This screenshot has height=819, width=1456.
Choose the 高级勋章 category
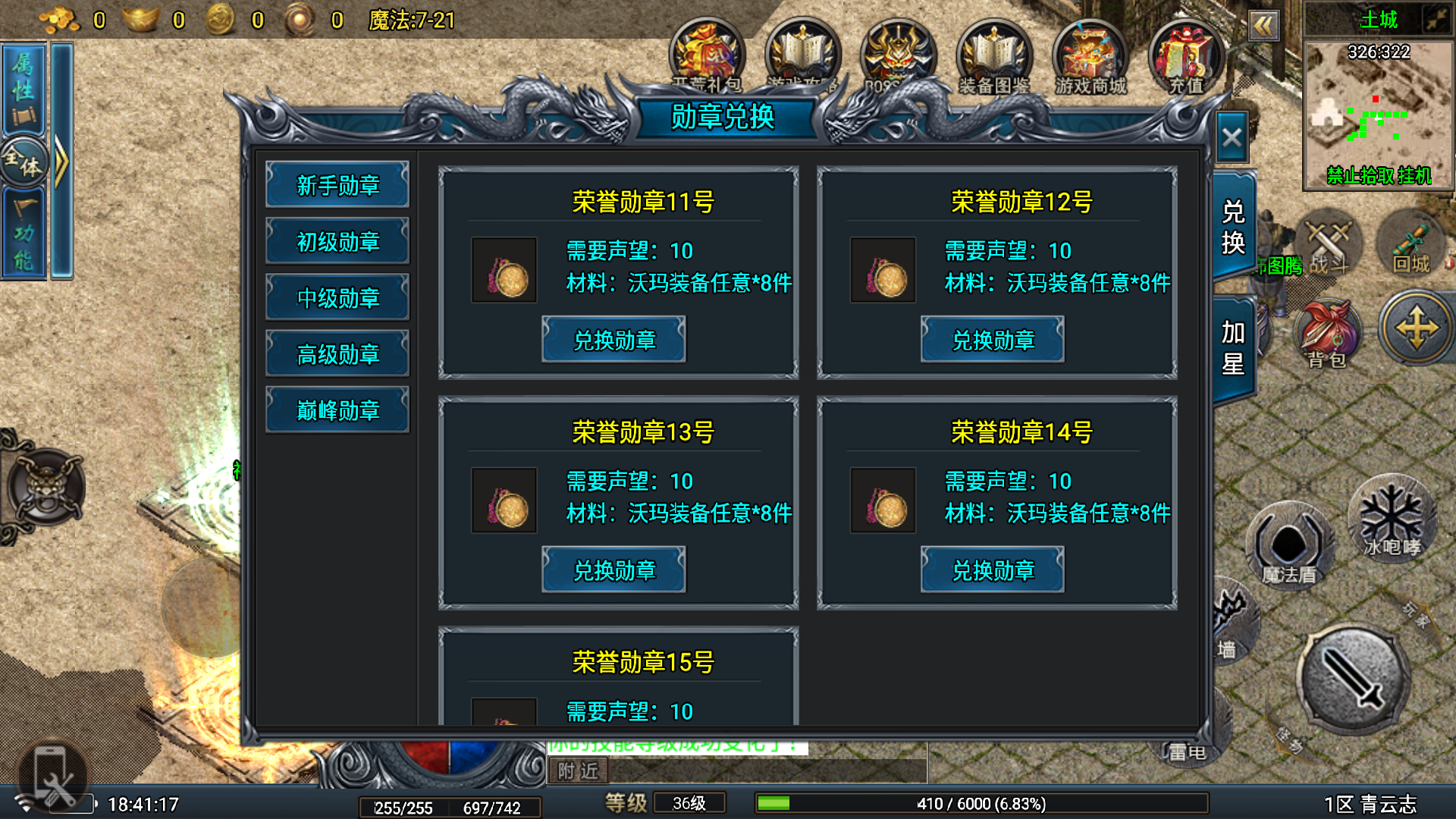[x=337, y=354]
